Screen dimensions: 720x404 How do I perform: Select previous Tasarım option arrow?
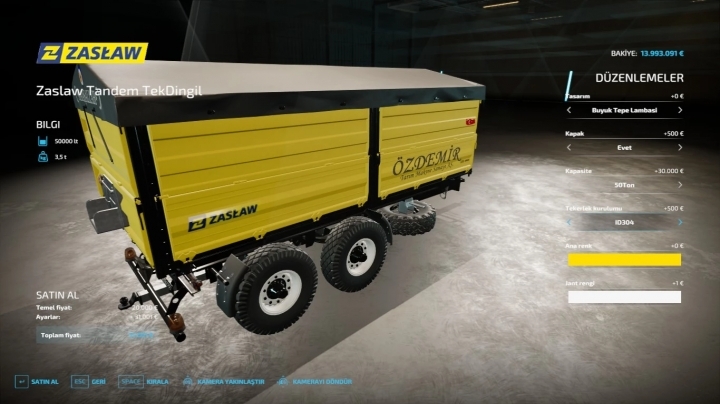(x=569, y=109)
